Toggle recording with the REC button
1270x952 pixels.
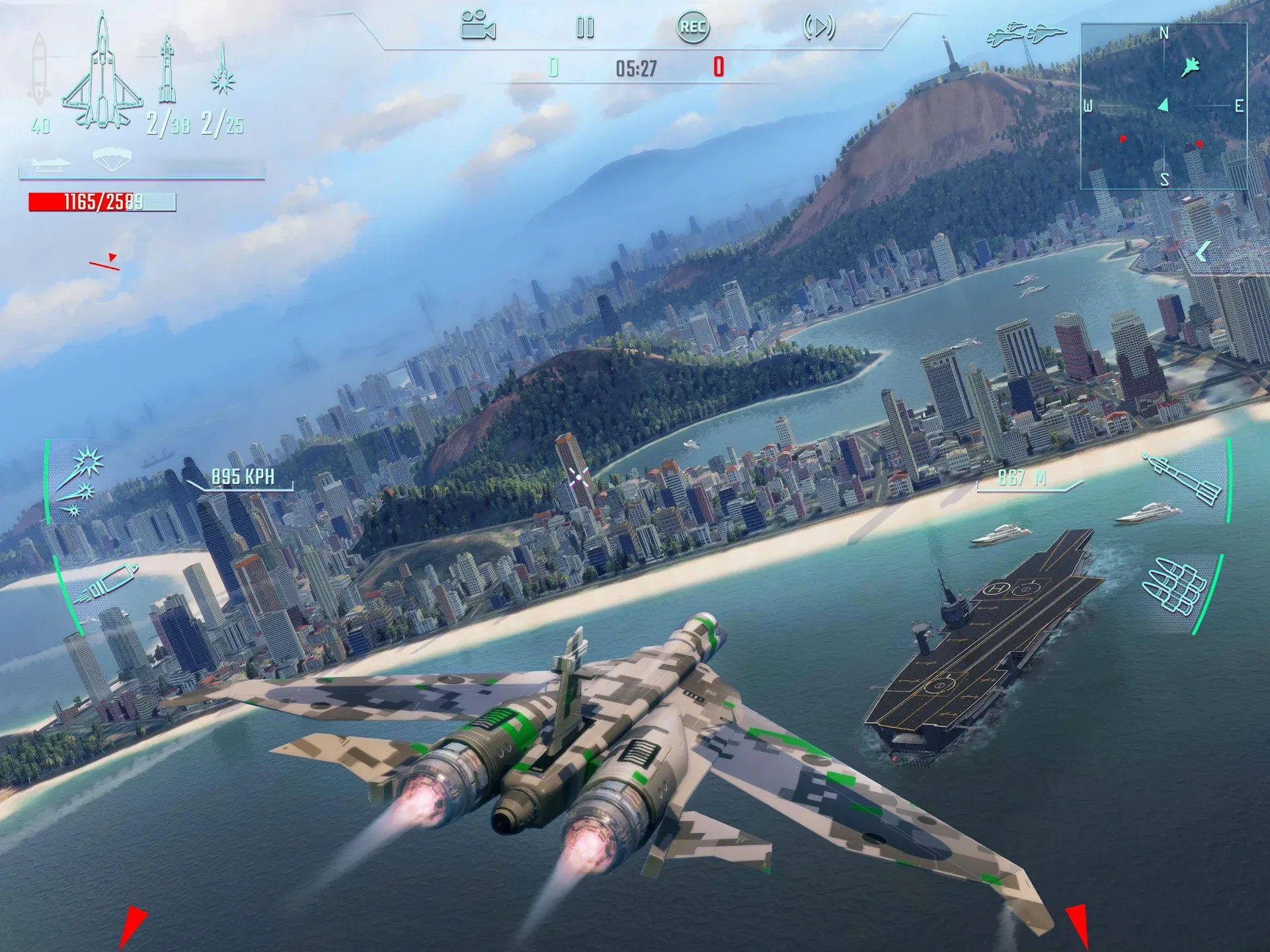coord(693,28)
